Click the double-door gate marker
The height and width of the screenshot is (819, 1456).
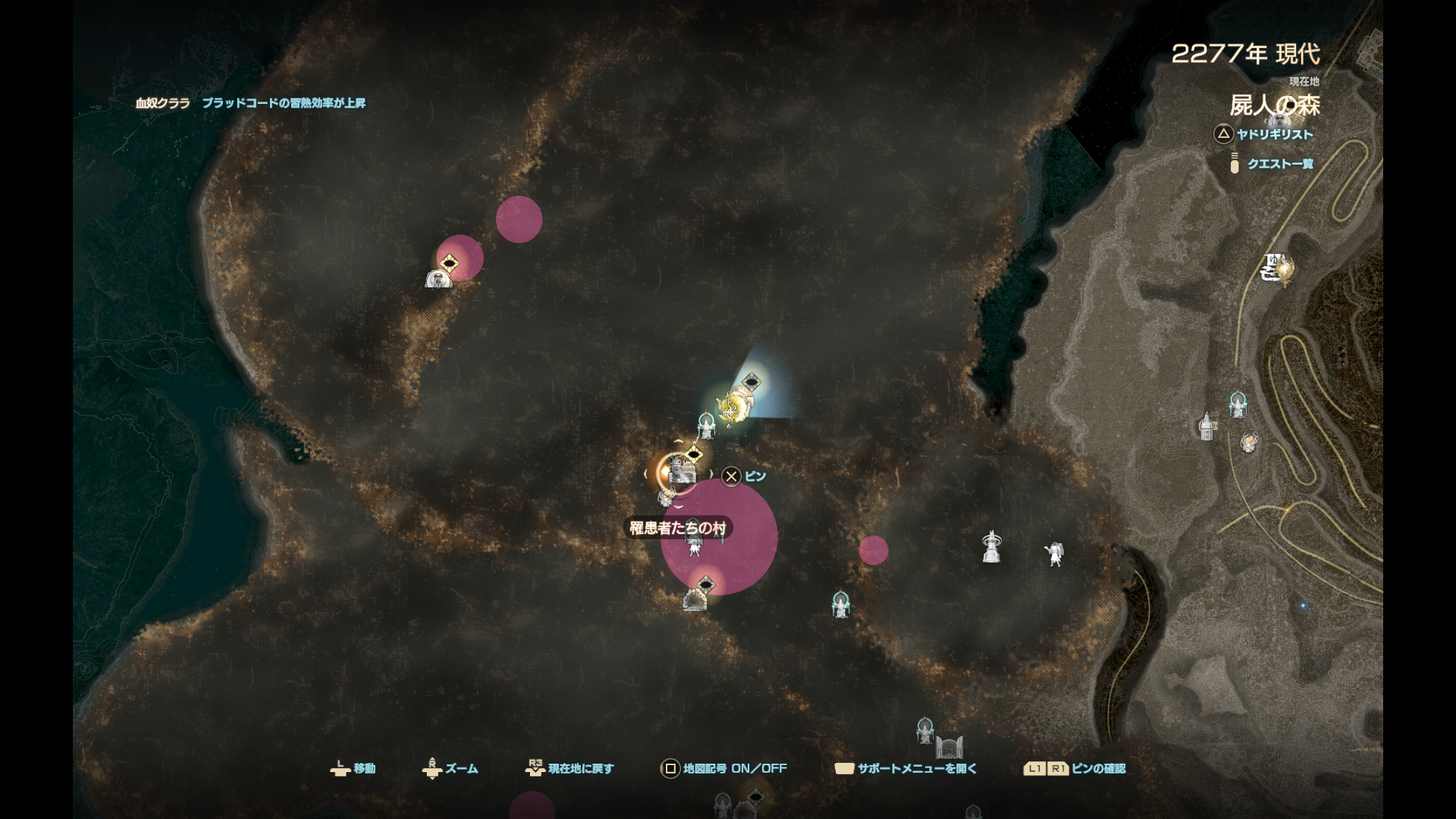(949, 746)
